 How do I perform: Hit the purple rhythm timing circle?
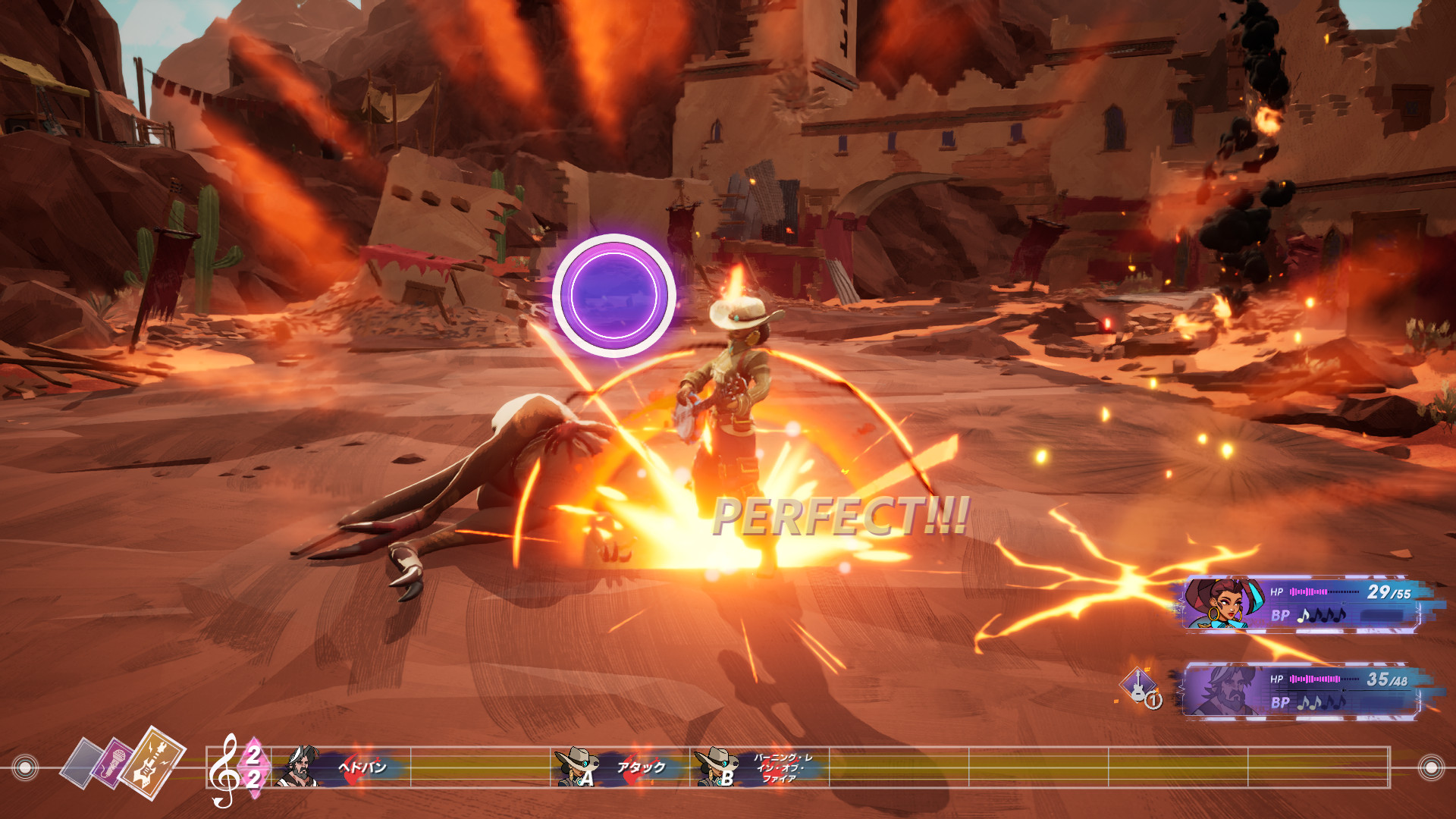coord(613,295)
